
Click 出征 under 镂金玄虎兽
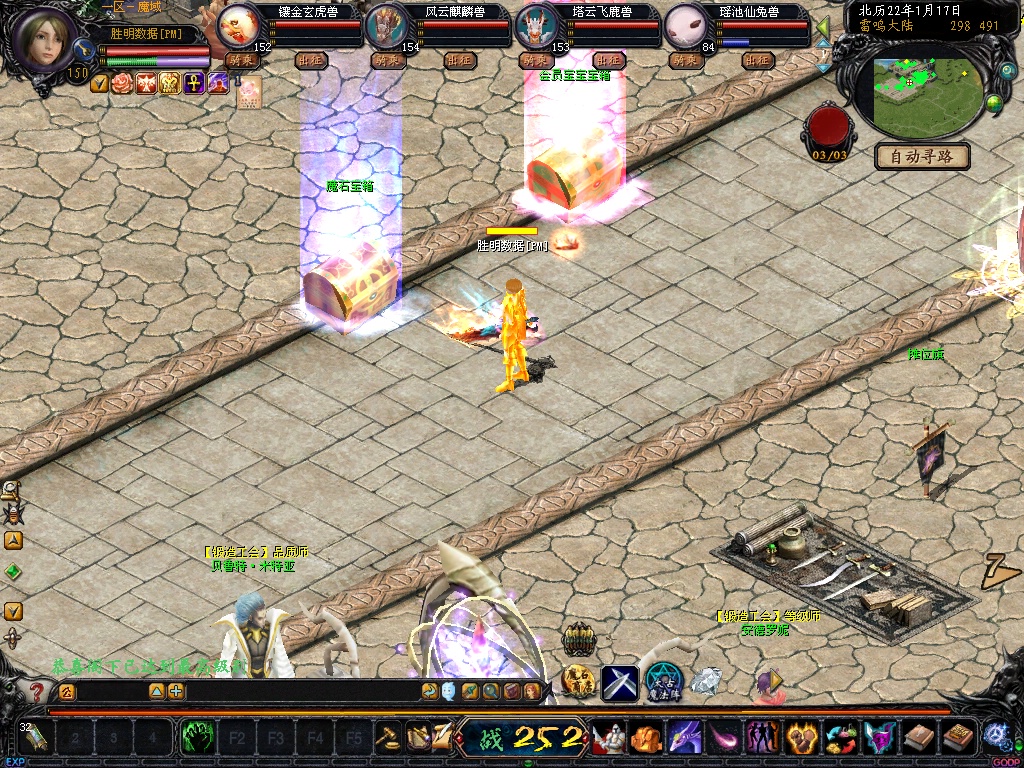tap(311, 60)
